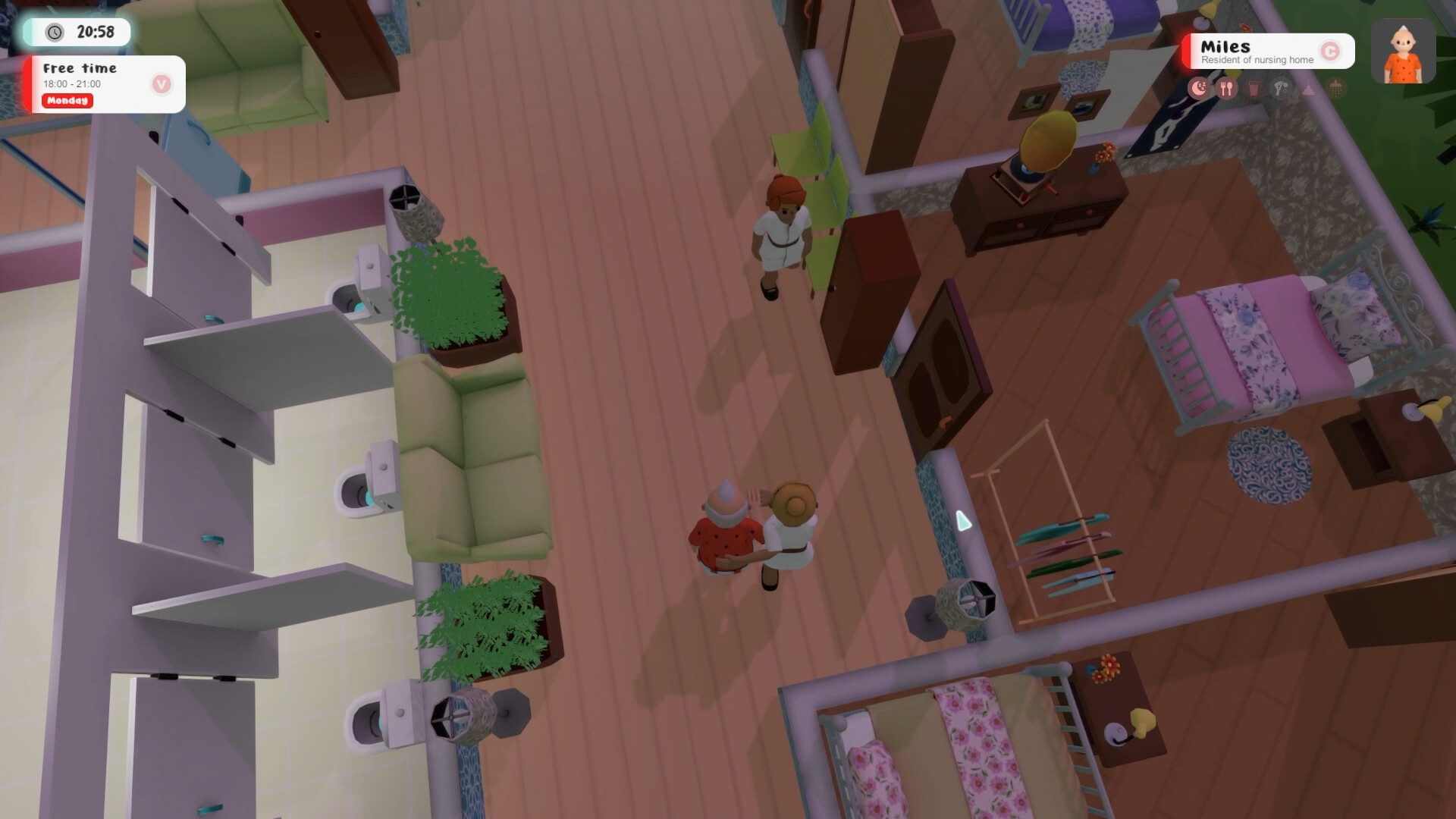This screenshot has width=1456, height=819.
Task: Click the C icon on Miles' name card
Action: (1332, 52)
